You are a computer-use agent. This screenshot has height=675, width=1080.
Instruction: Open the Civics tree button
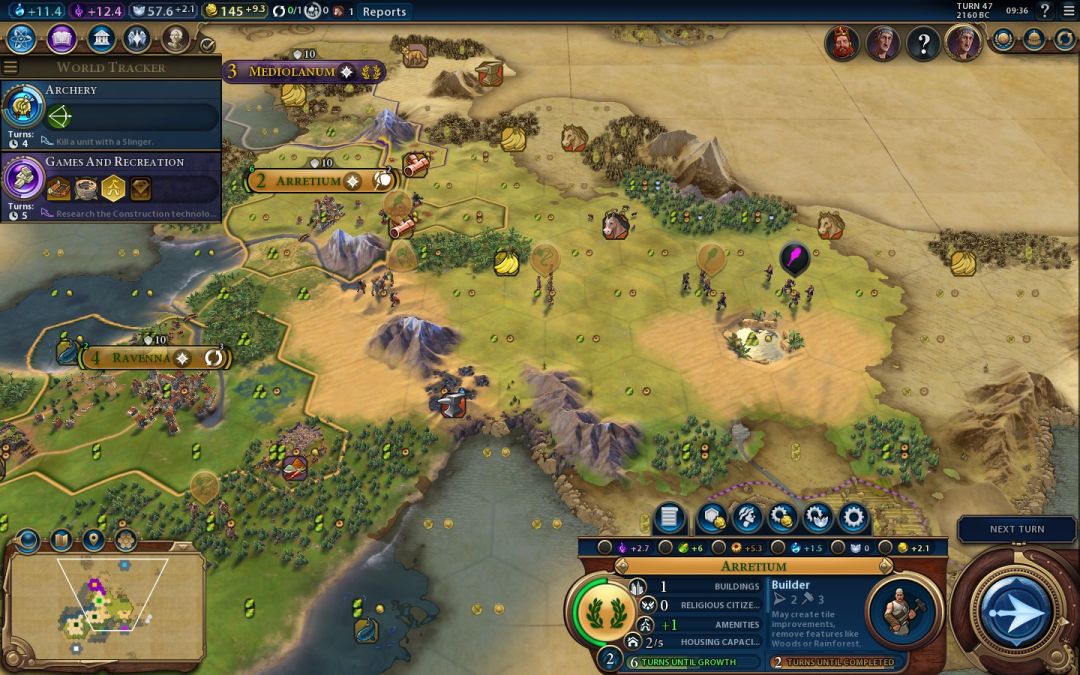[x=61, y=40]
